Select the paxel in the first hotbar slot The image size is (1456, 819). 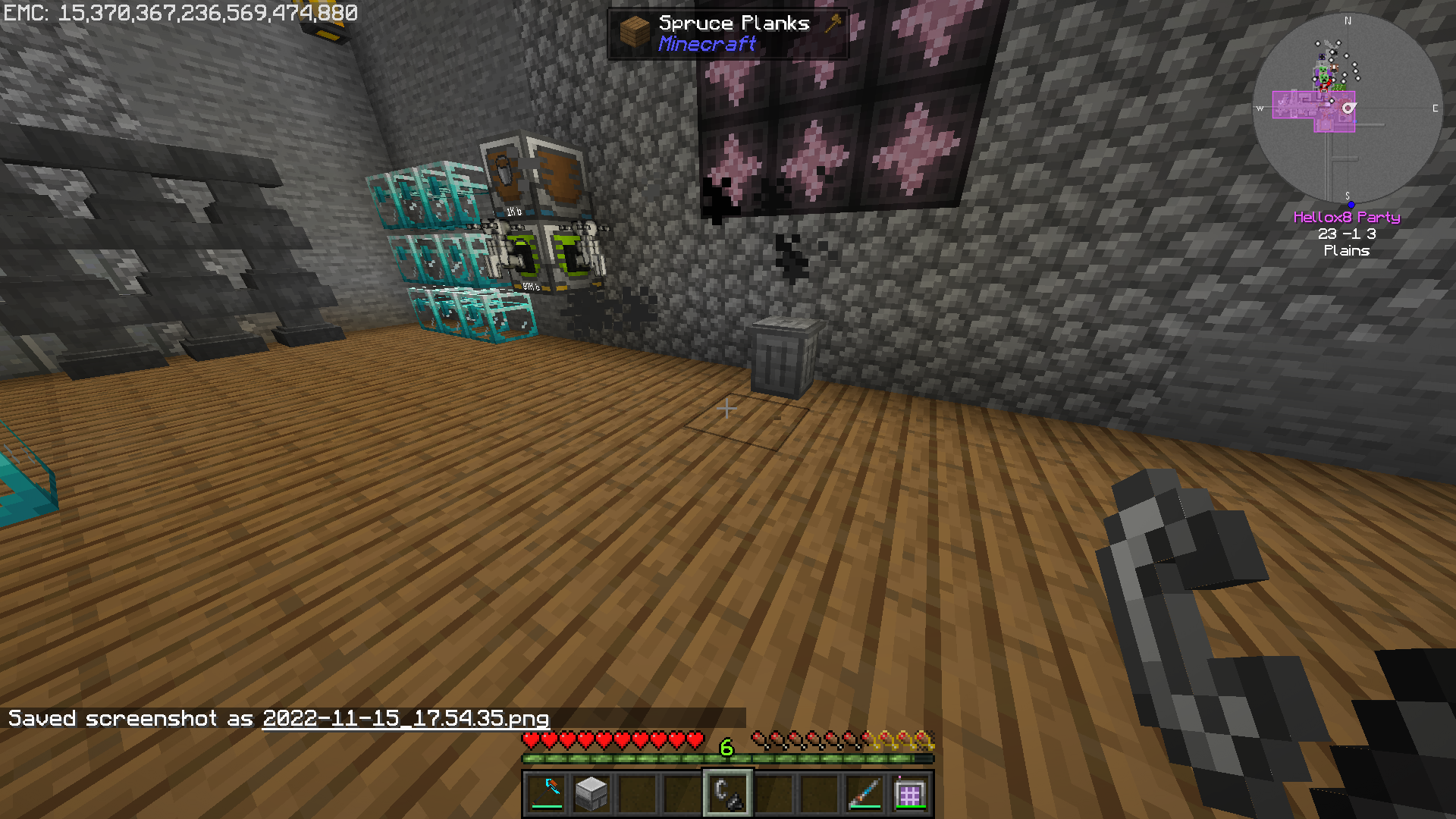coord(546,792)
